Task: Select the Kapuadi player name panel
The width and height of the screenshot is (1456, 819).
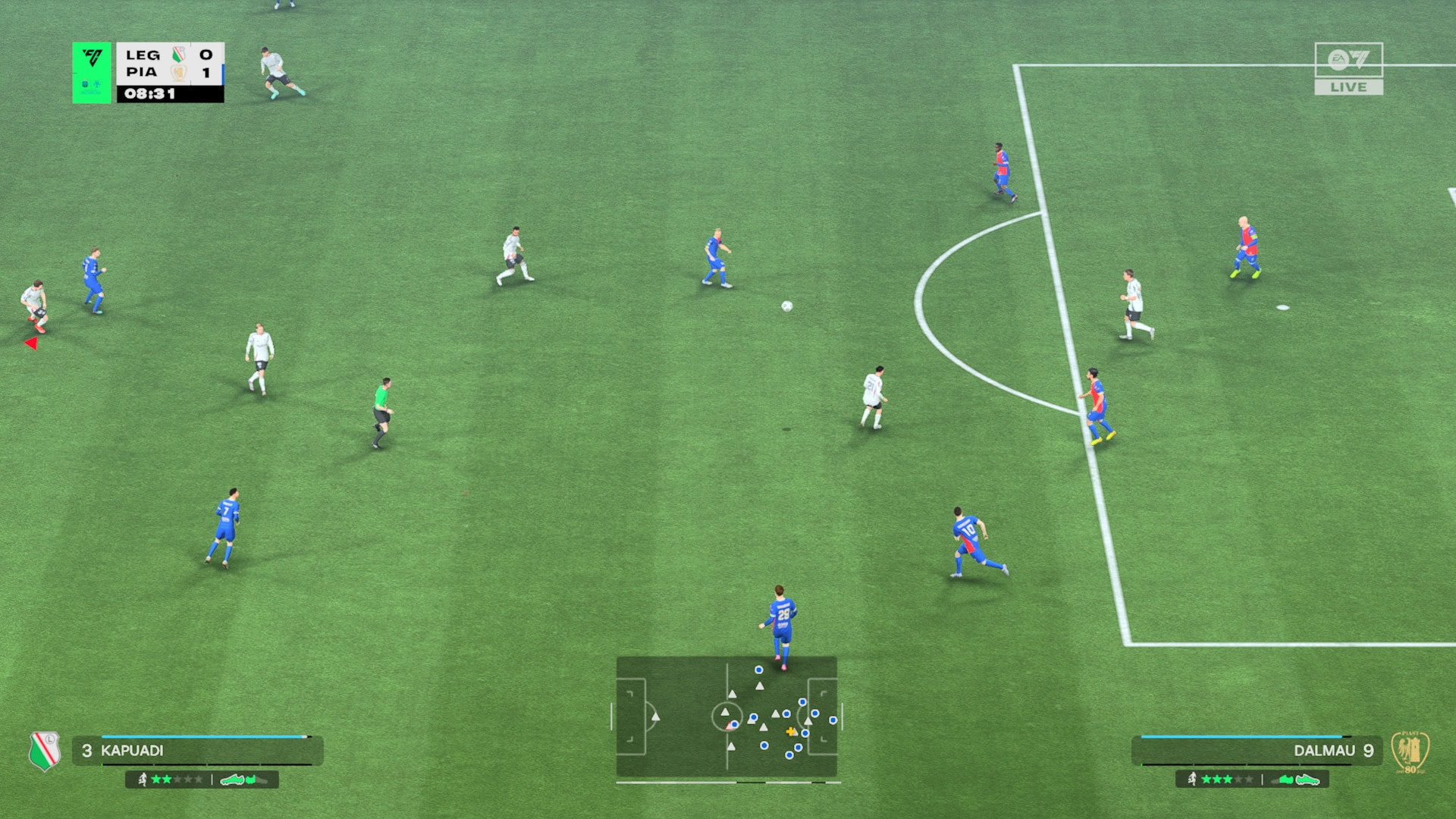Action: (197, 750)
